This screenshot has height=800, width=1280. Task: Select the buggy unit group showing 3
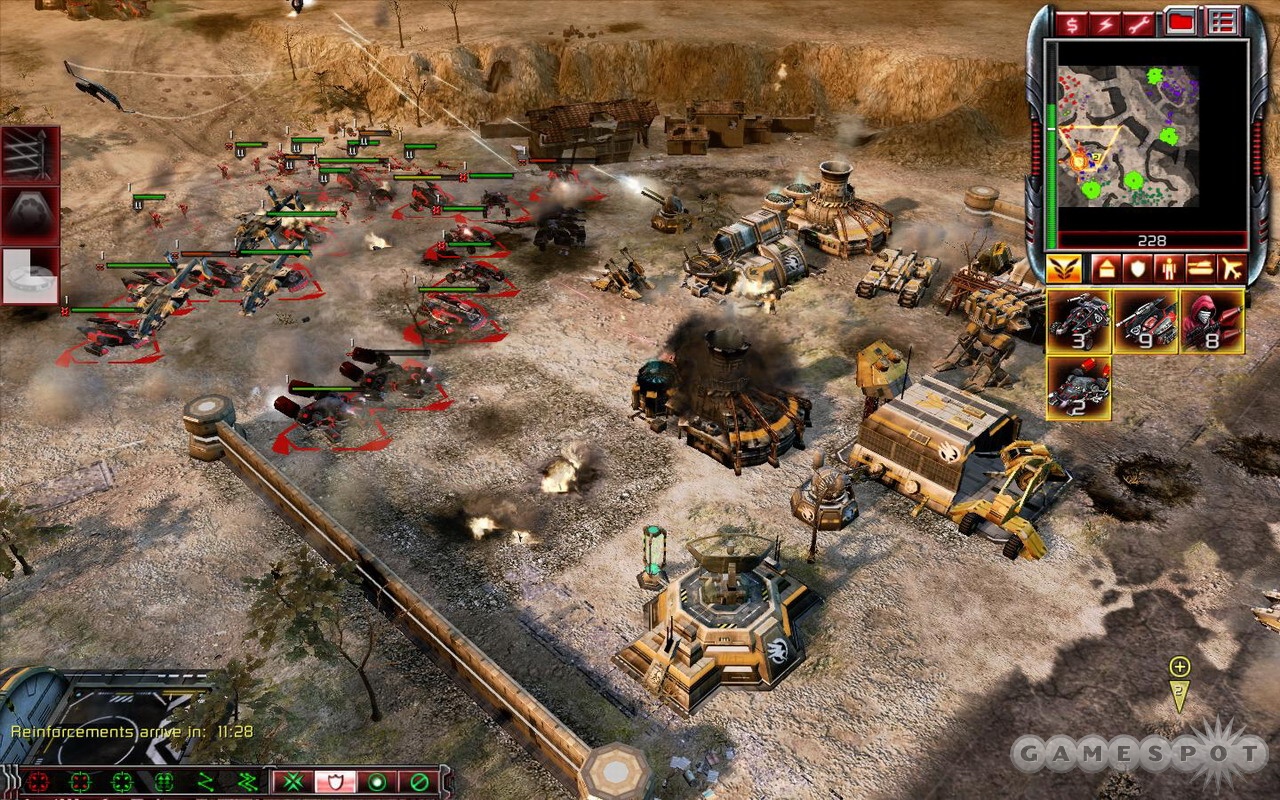pos(1079,321)
